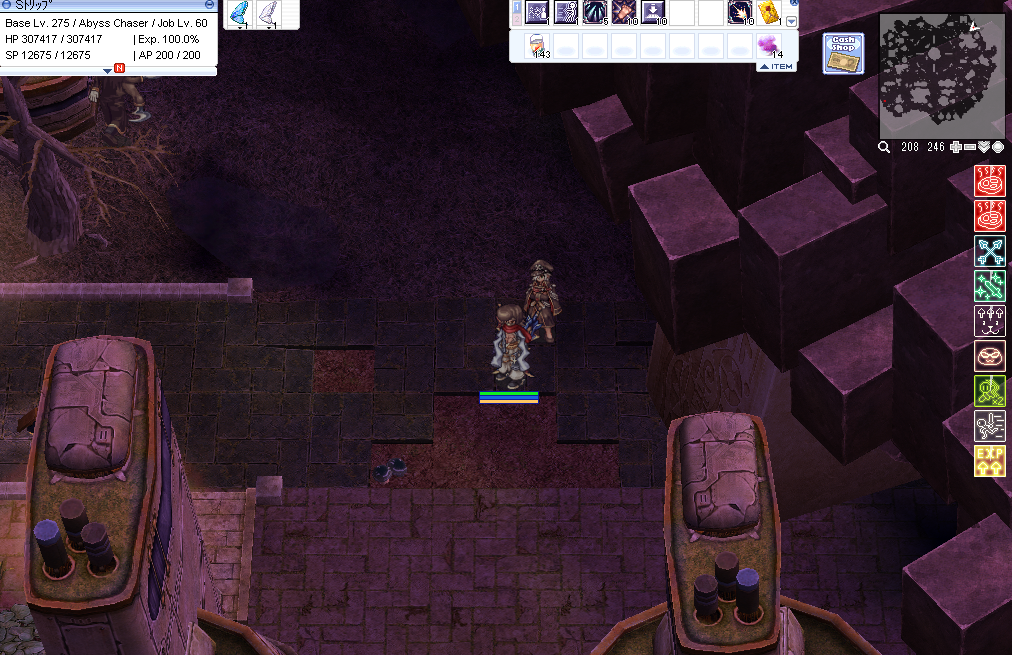Minimize the character info window
Image resolution: width=1012 pixels, height=655 pixels.
tap(209, 4)
